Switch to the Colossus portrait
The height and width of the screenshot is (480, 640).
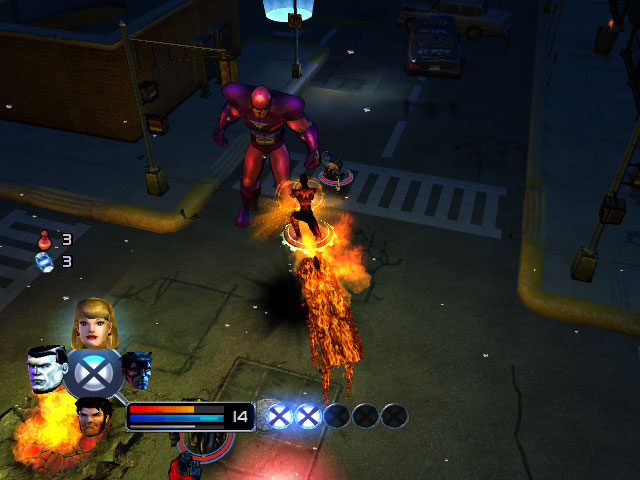(x=47, y=369)
